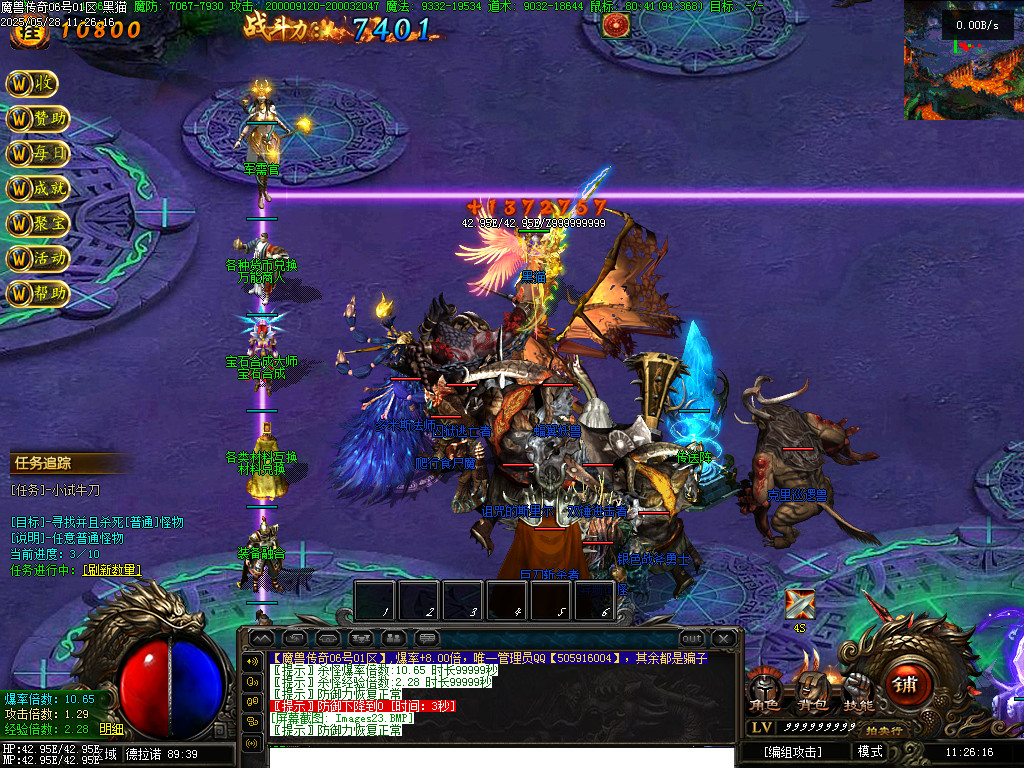Click the crossed-swords buff icon

[799, 605]
